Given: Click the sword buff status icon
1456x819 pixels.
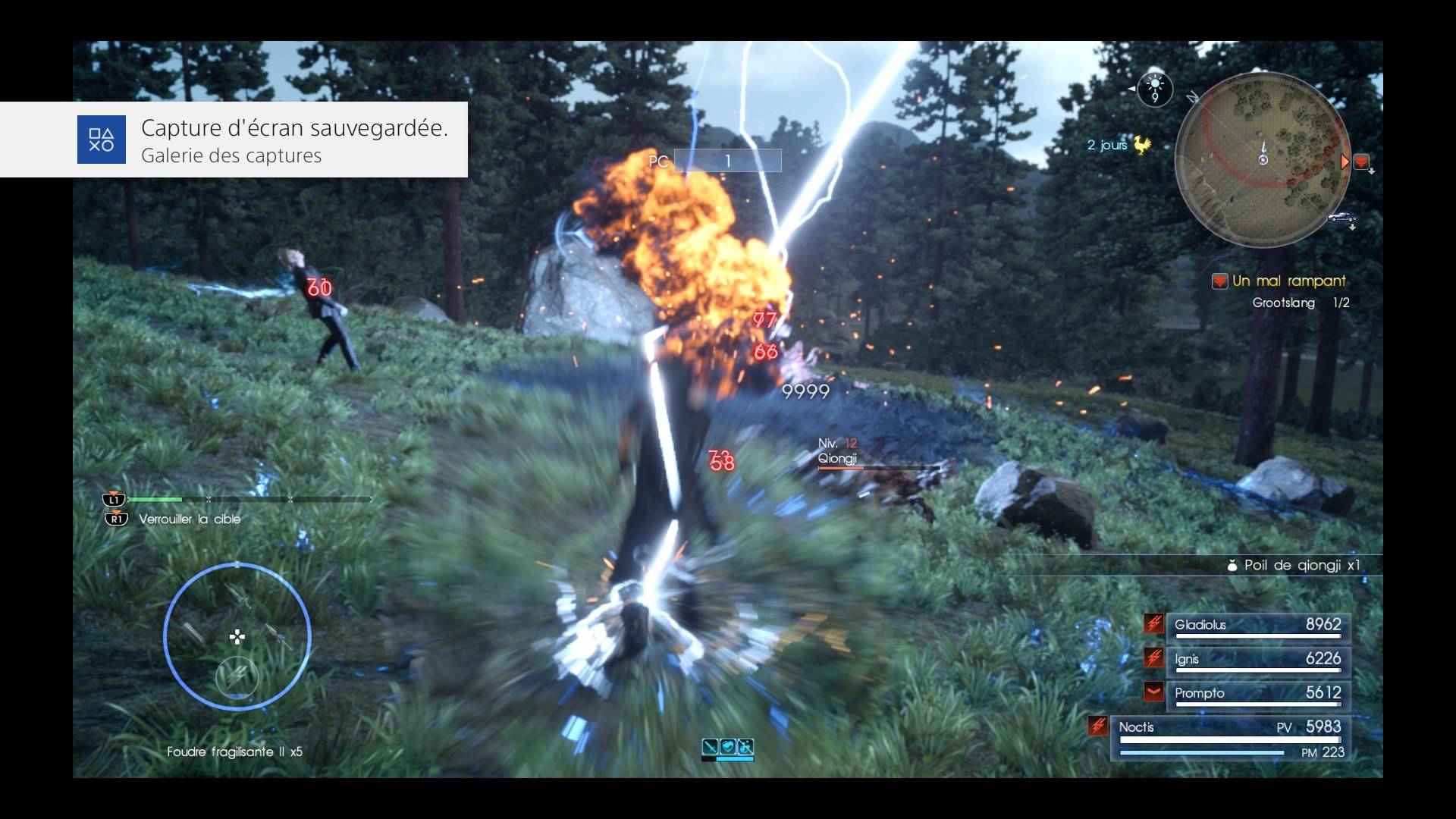Looking at the screenshot, I should coord(710,746).
